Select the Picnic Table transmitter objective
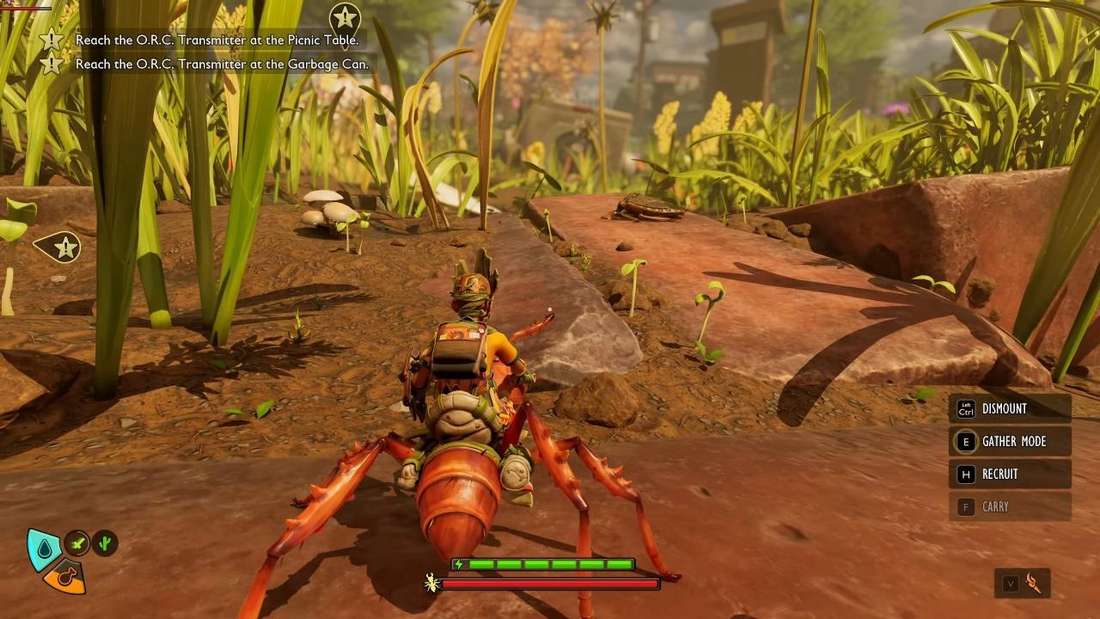 coord(218,40)
